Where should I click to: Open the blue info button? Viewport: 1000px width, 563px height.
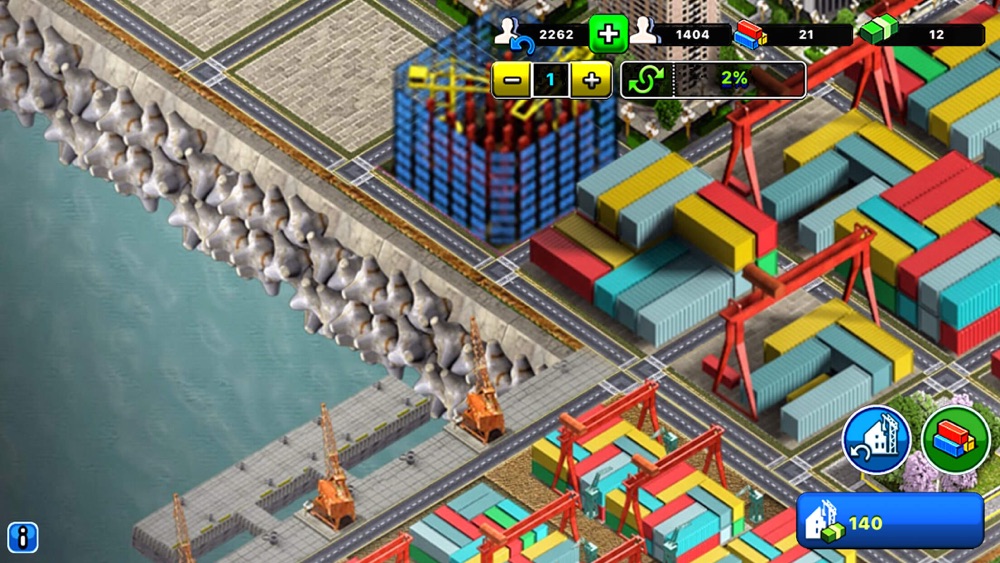(x=22, y=537)
